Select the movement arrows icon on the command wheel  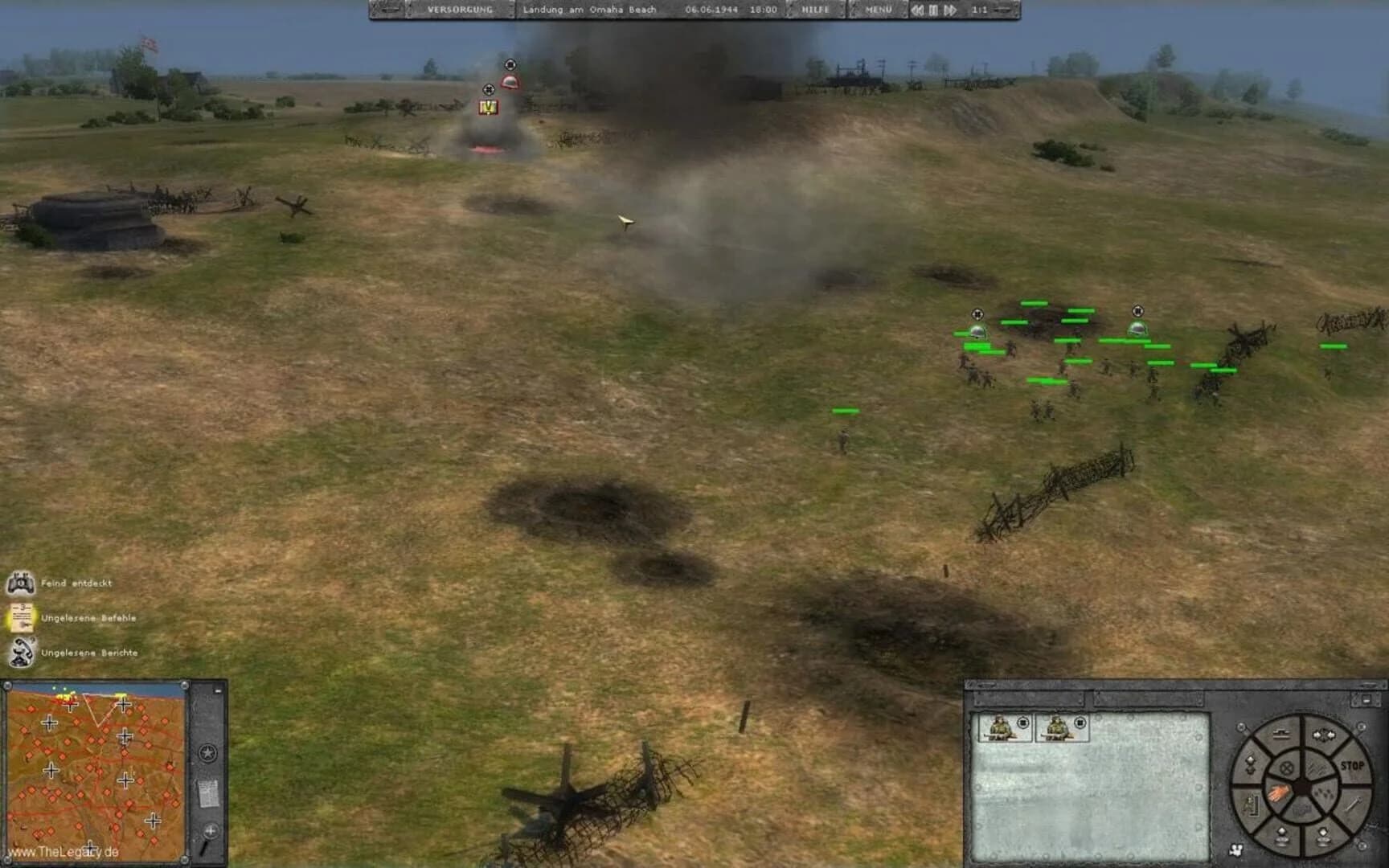pyautogui.click(x=1323, y=735)
